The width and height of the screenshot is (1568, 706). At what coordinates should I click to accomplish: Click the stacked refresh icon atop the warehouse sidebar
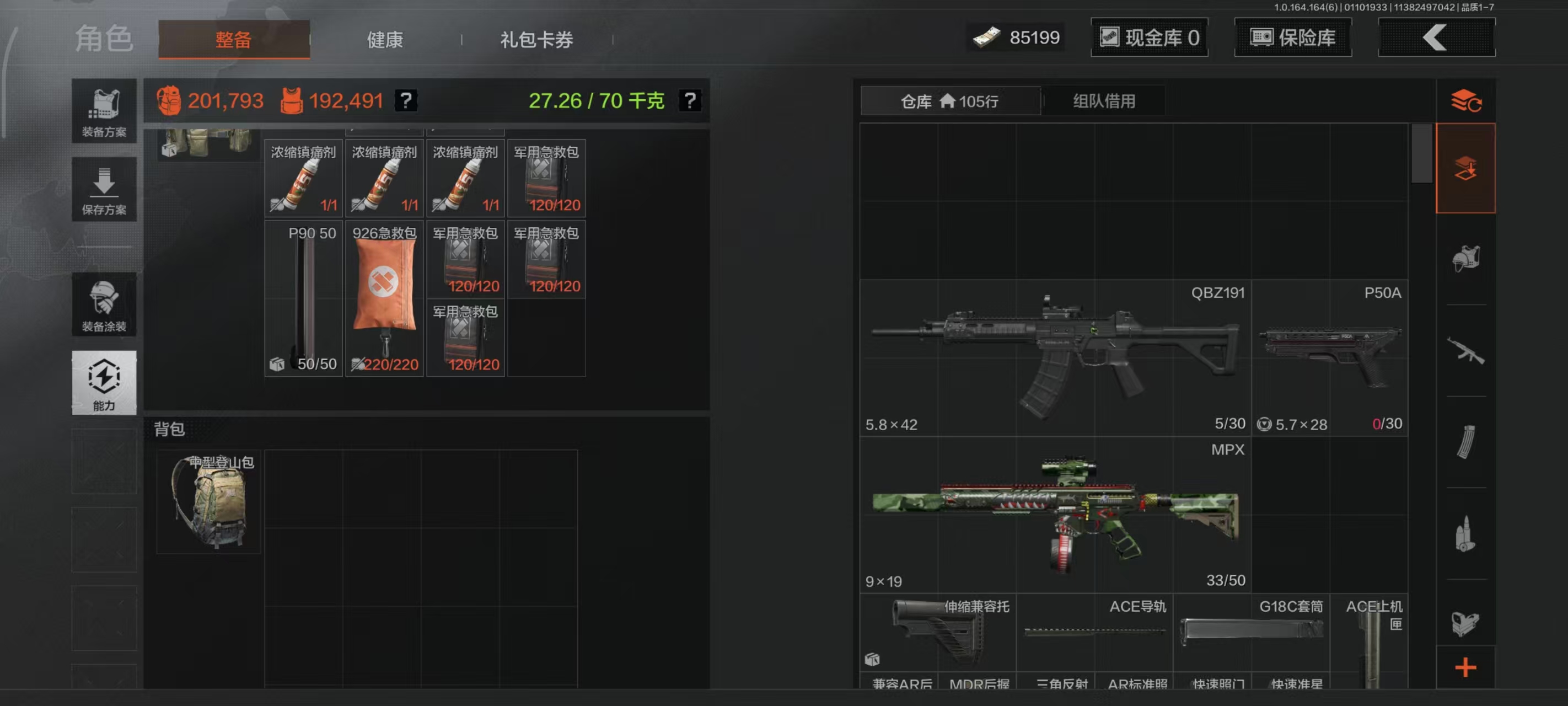click(x=1467, y=100)
